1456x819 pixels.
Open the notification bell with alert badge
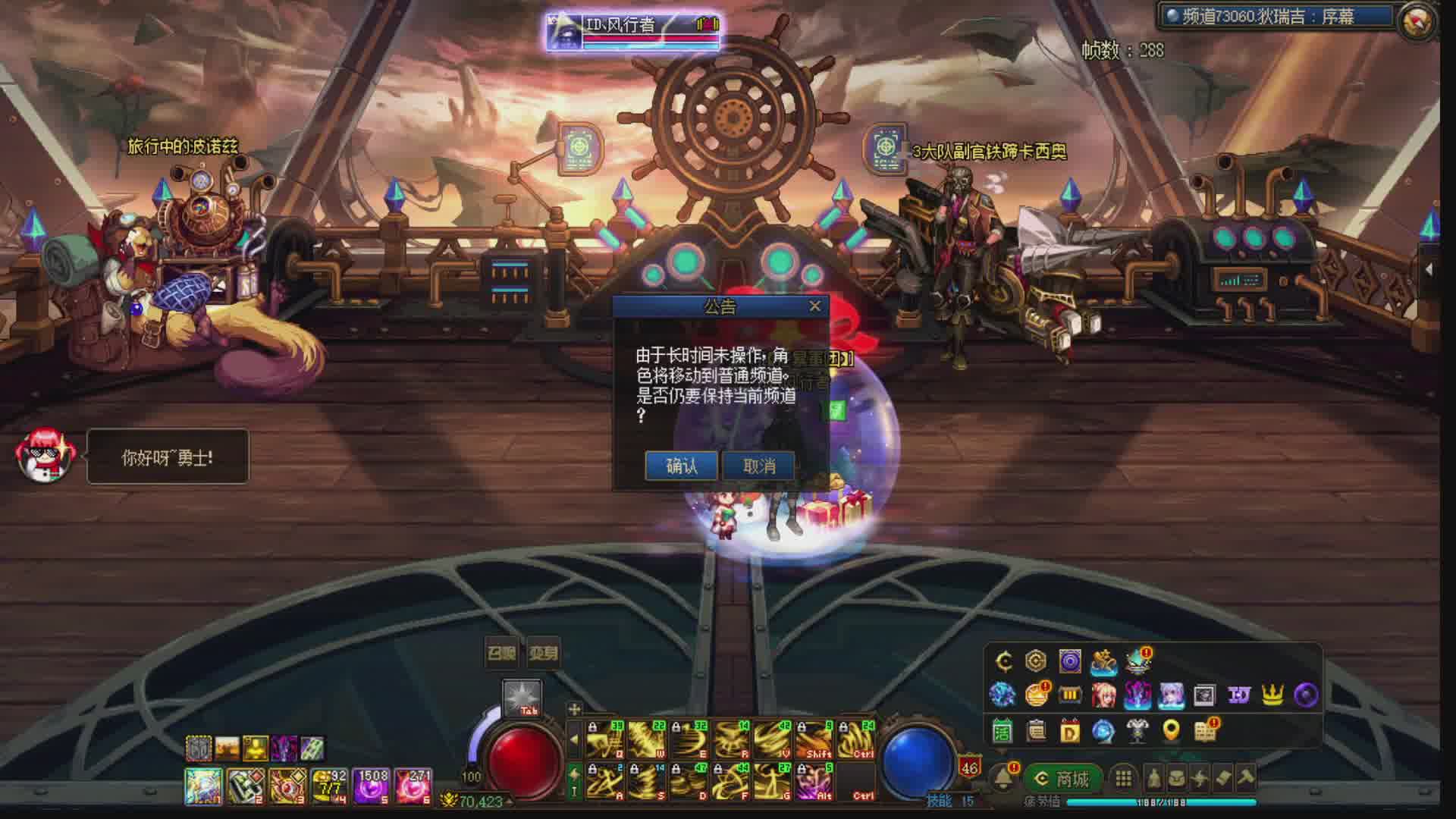tap(1005, 777)
